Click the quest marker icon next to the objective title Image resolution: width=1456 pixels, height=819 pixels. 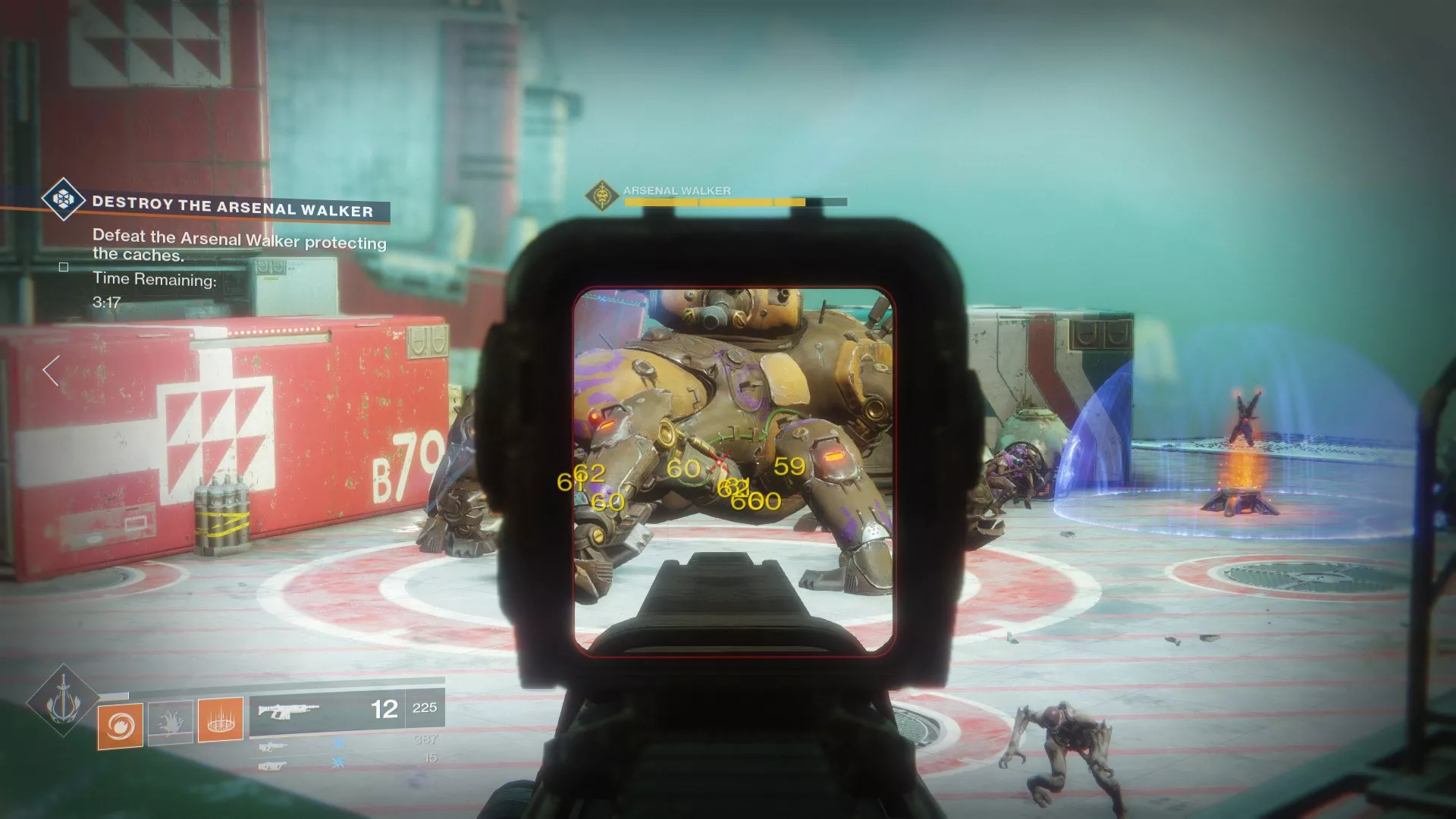63,201
